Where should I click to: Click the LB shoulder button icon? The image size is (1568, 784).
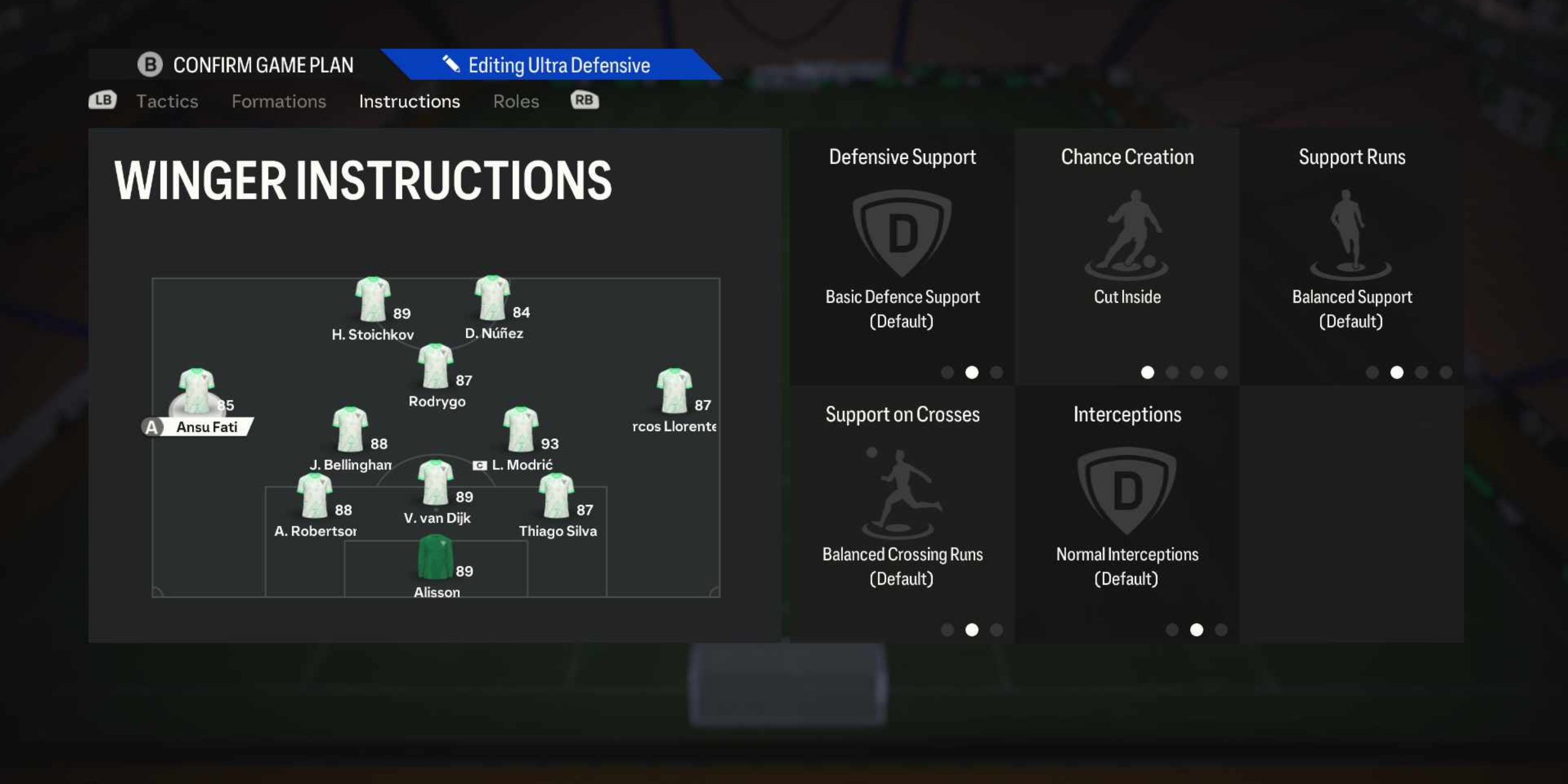tap(102, 100)
